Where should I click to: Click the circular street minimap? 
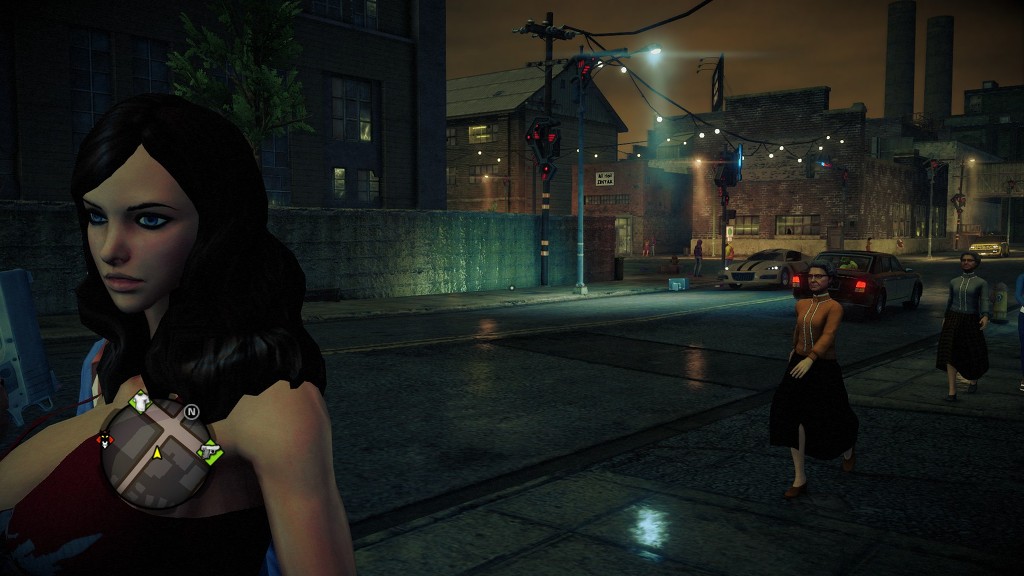click(157, 455)
